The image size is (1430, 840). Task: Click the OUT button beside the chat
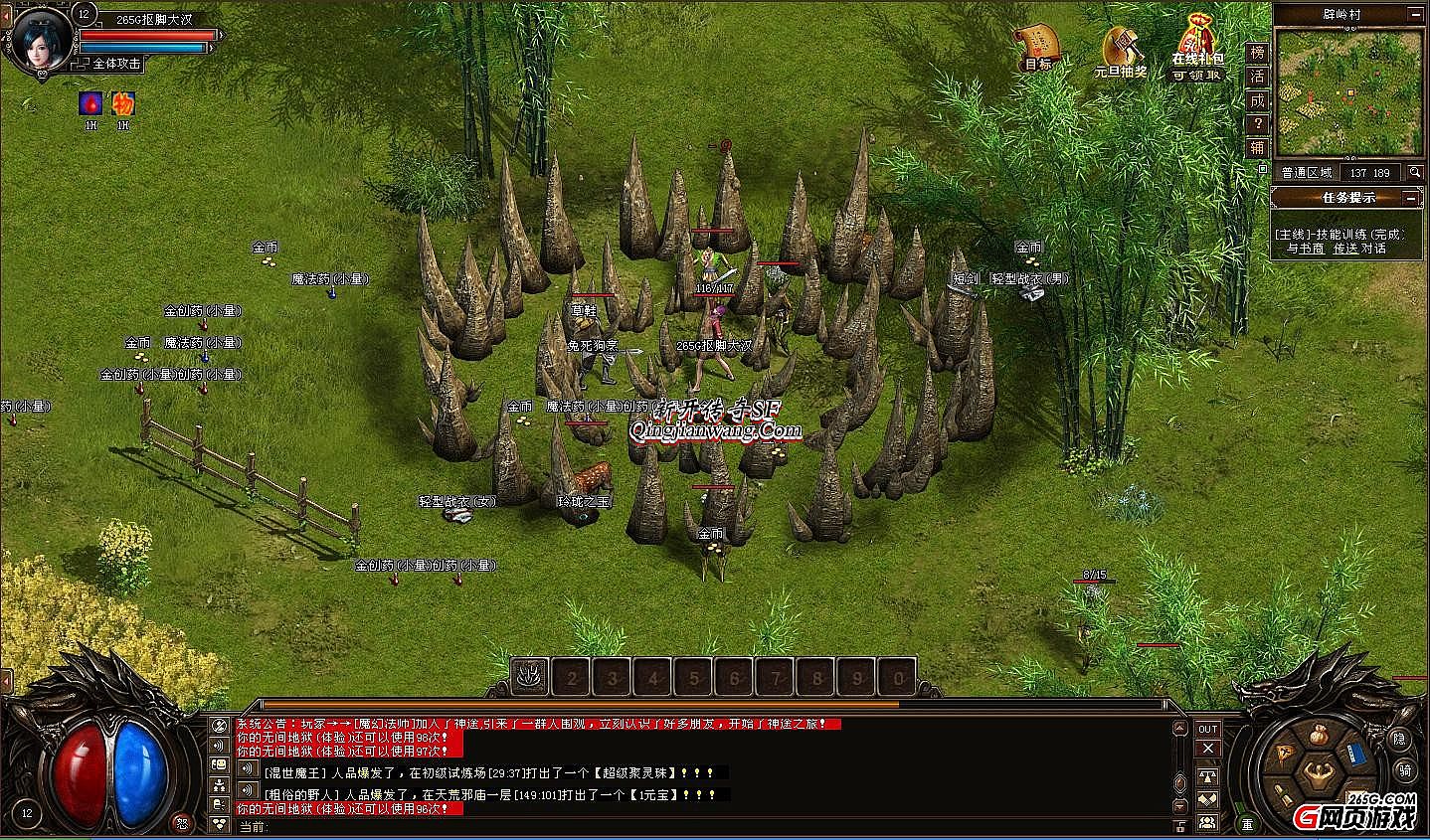click(1207, 729)
